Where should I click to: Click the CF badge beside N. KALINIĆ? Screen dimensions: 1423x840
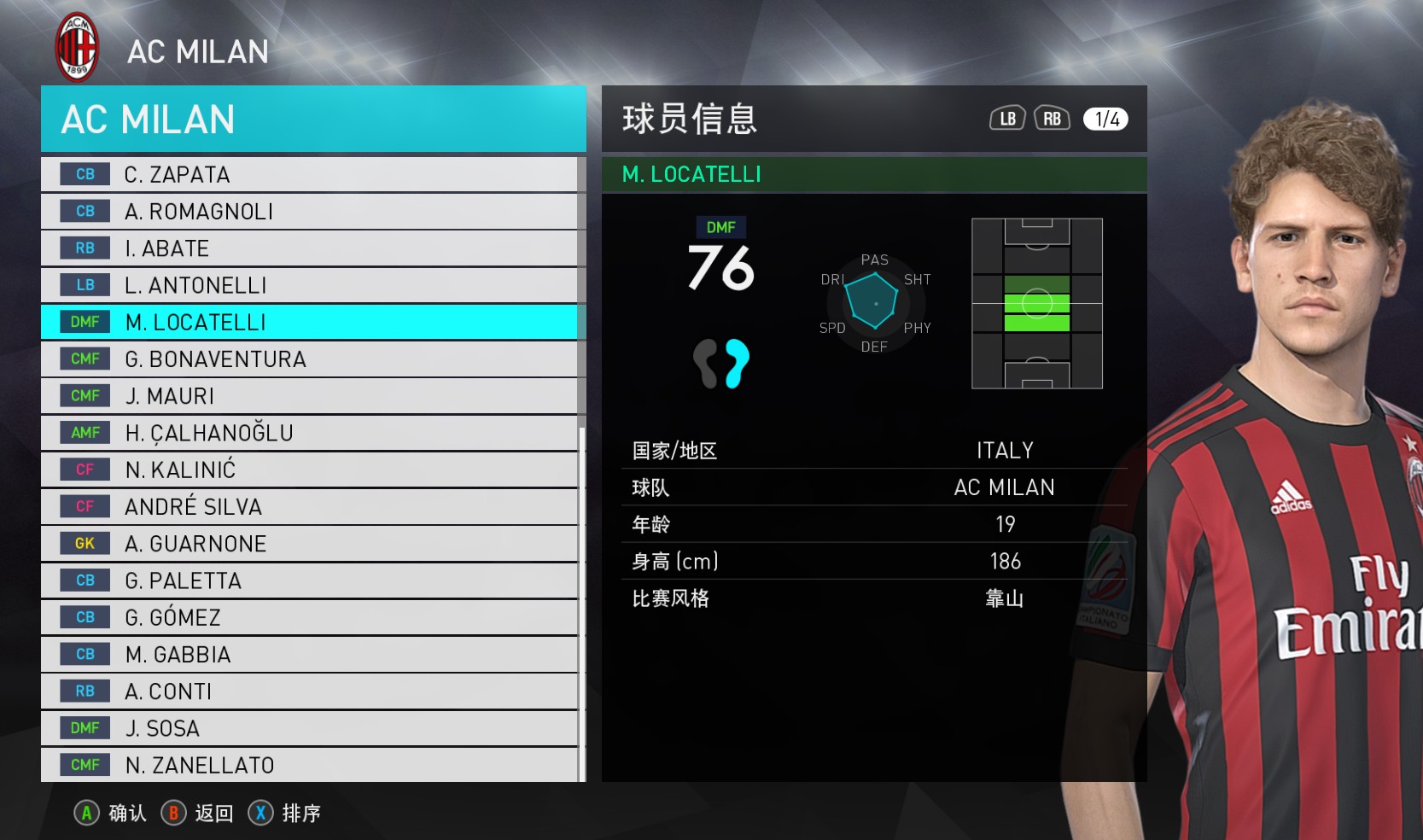pyautogui.click(x=83, y=469)
